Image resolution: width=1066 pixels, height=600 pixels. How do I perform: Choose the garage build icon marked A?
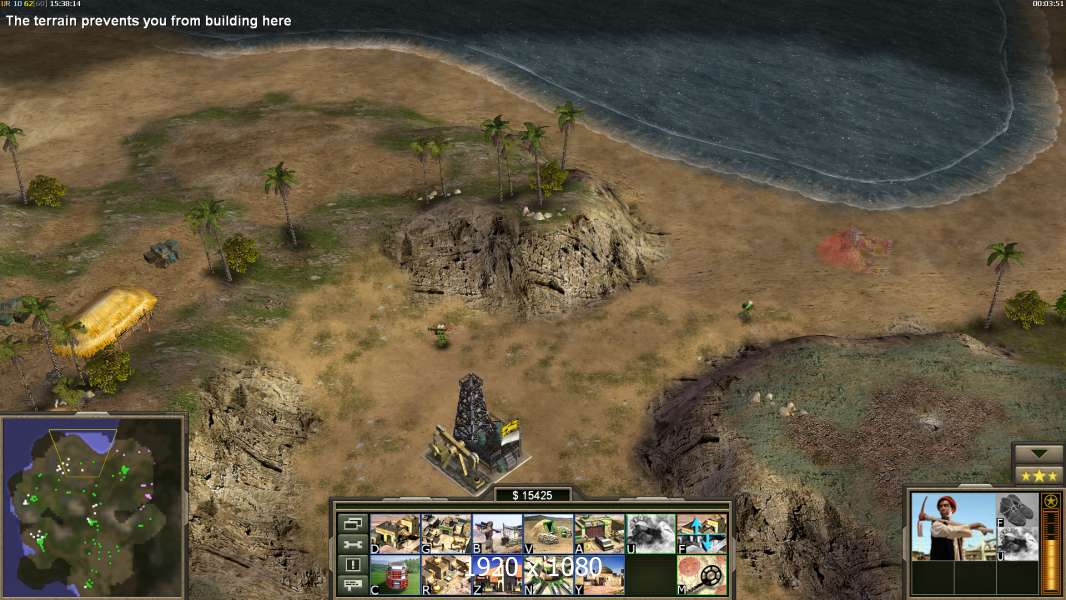pos(599,534)
